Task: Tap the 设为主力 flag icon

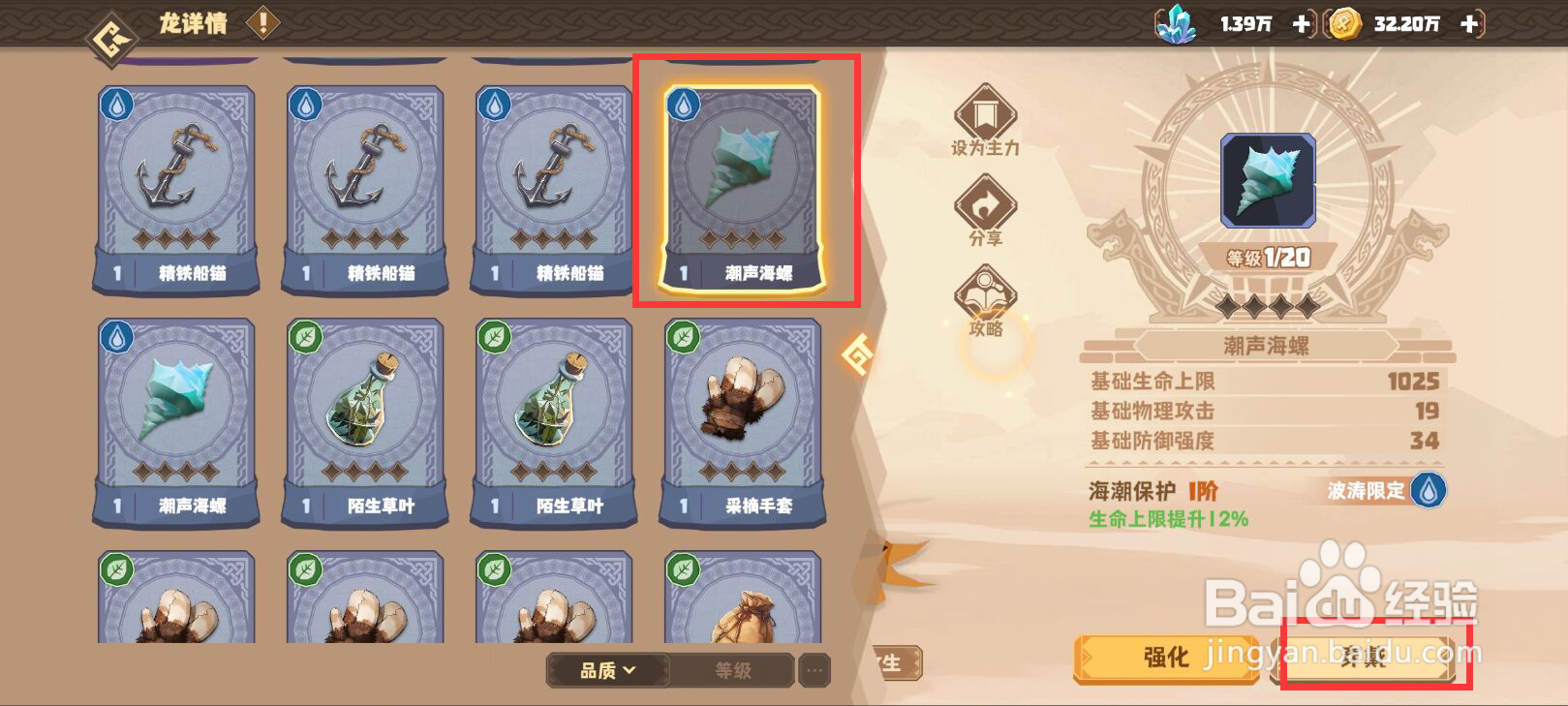Action: click(986, 116)
